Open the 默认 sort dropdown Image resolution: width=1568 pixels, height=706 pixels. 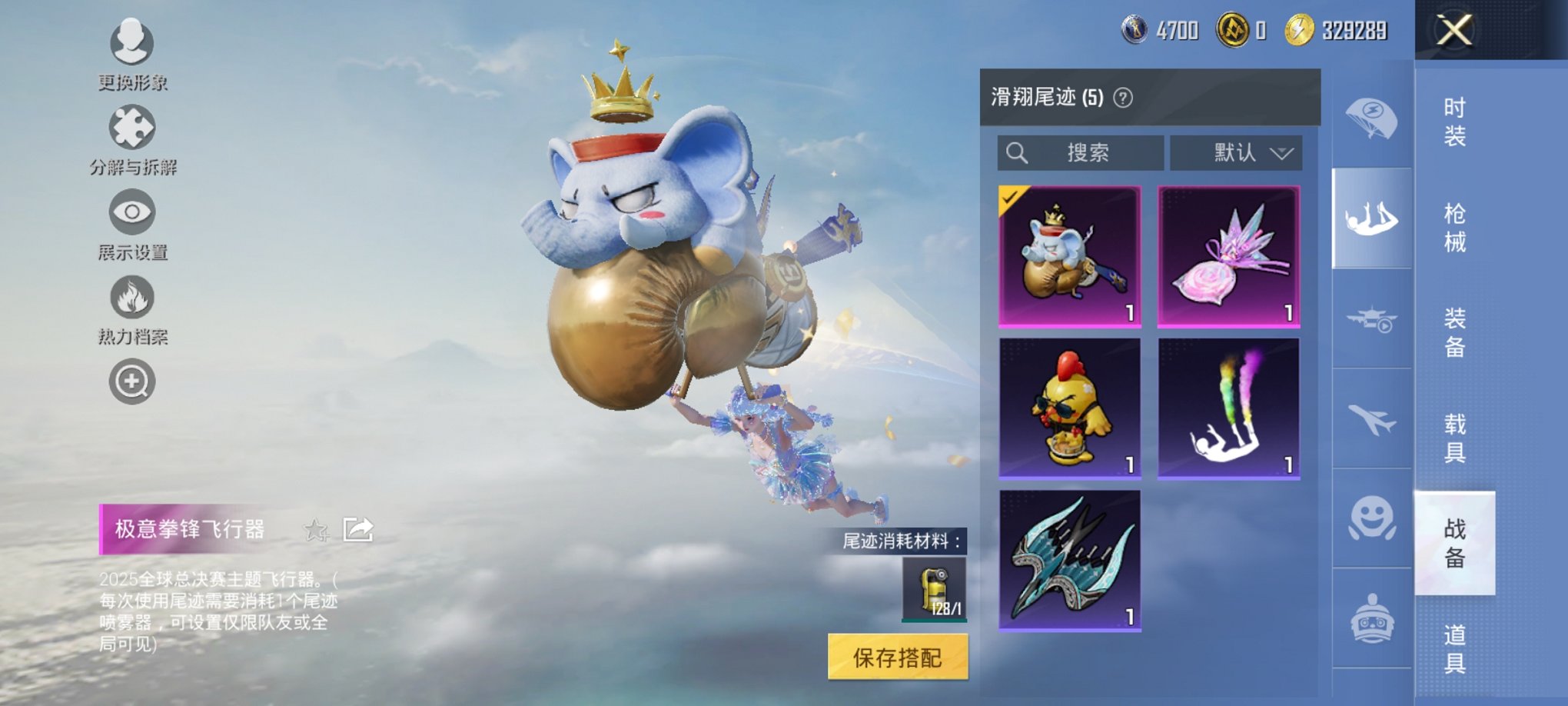pos(1234,152)
